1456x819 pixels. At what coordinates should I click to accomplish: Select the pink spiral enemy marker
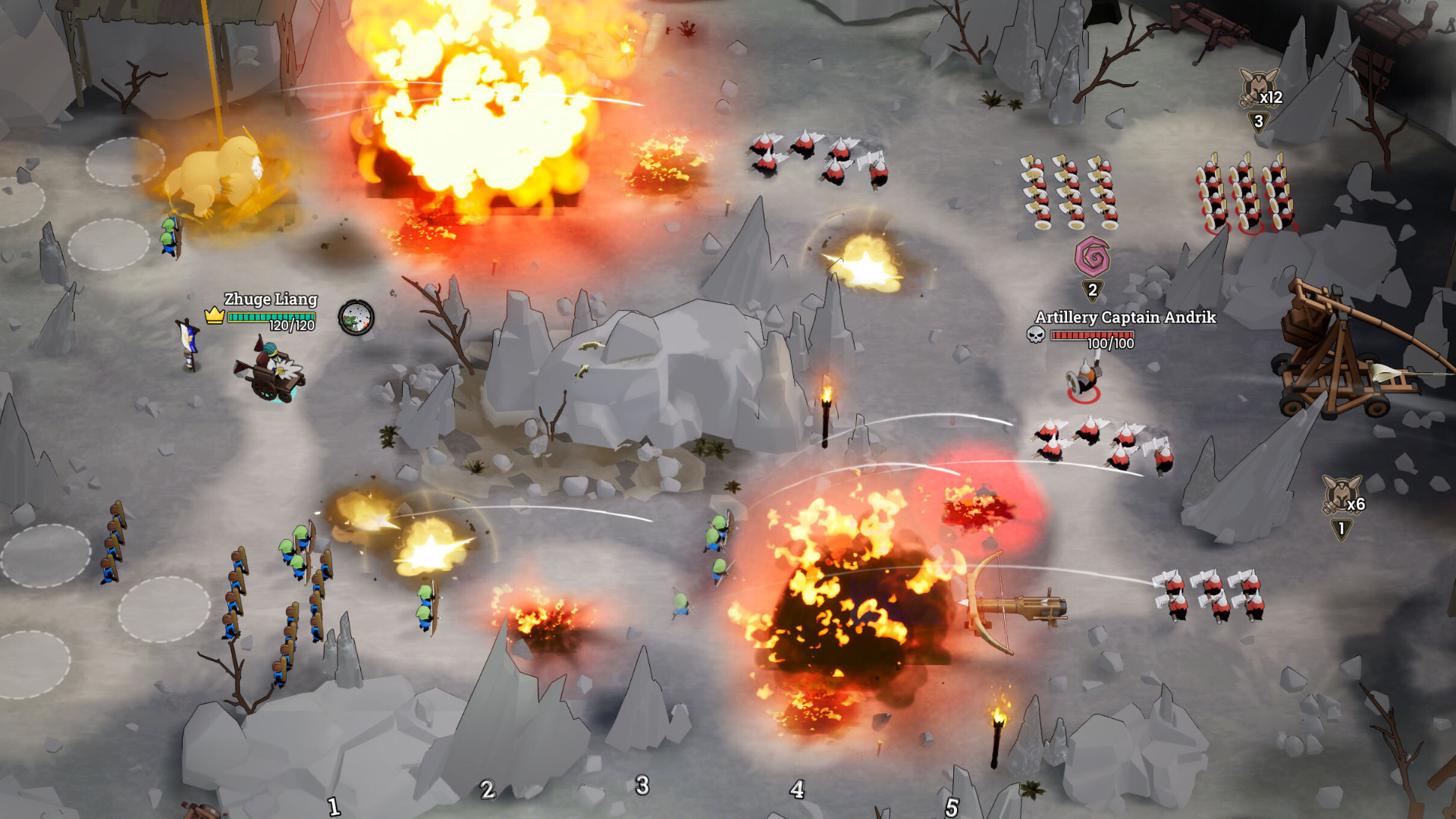[x=1092, y=256]
